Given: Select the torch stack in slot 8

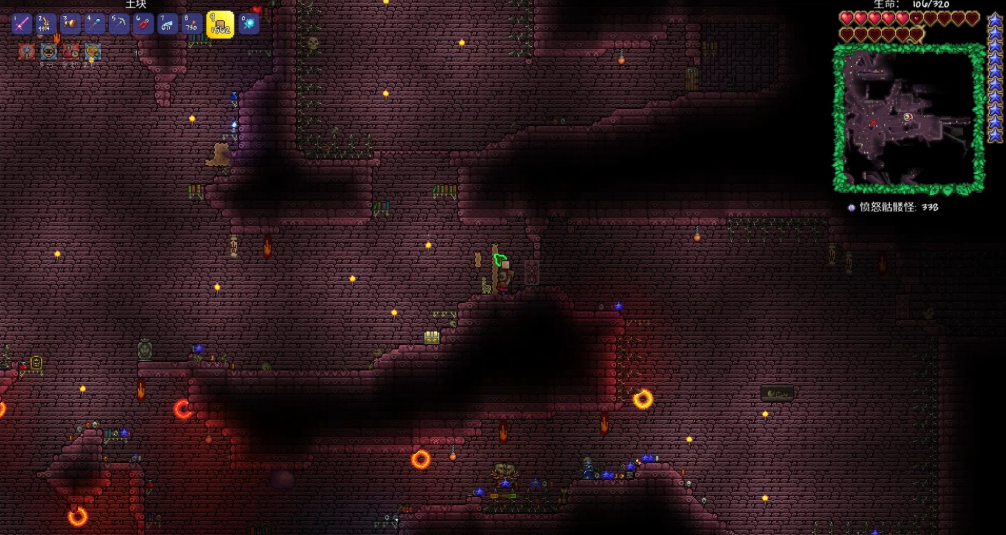Looking at the screenshot, I should (192, 24).
